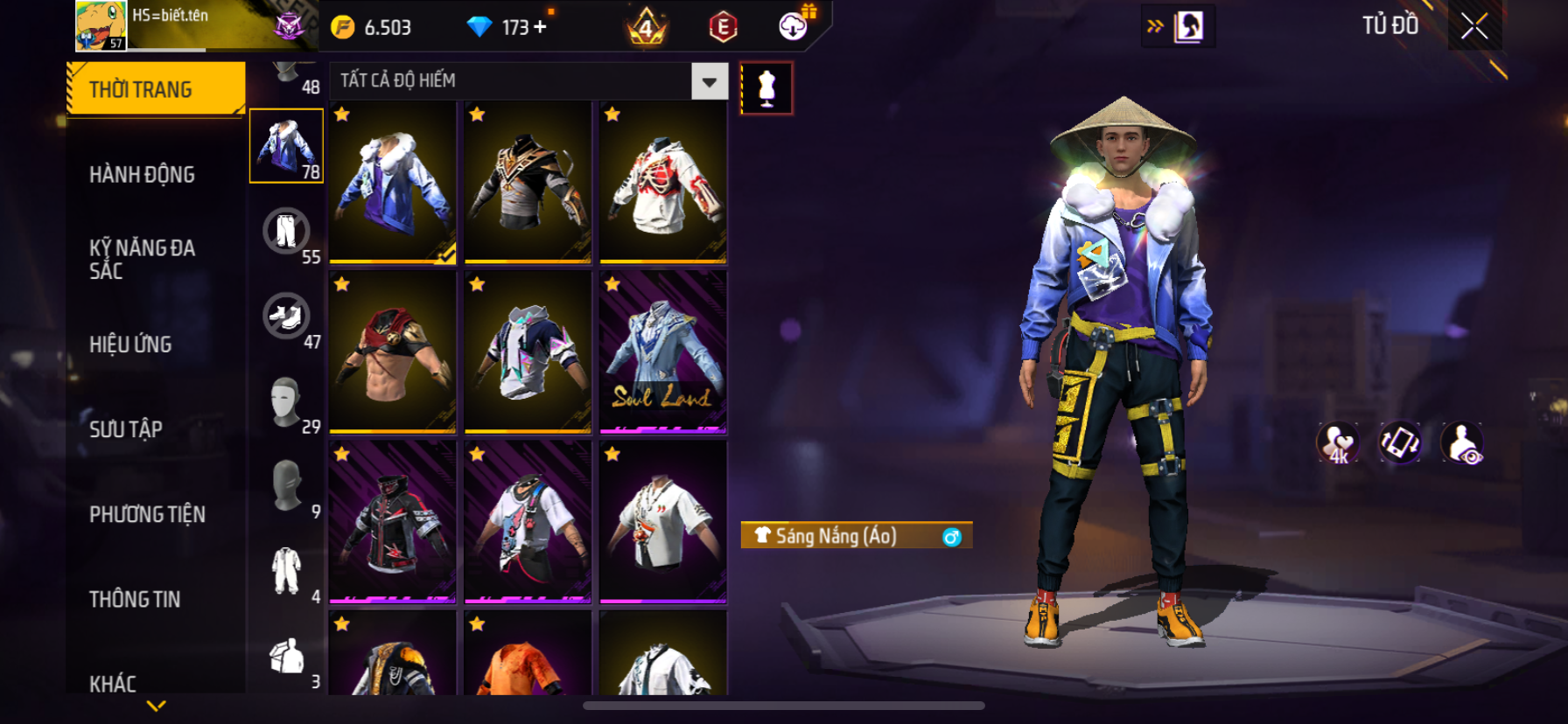Pick the red hooded shirtless top
This screenshot has height=724, width=1568.
[393, 352]
